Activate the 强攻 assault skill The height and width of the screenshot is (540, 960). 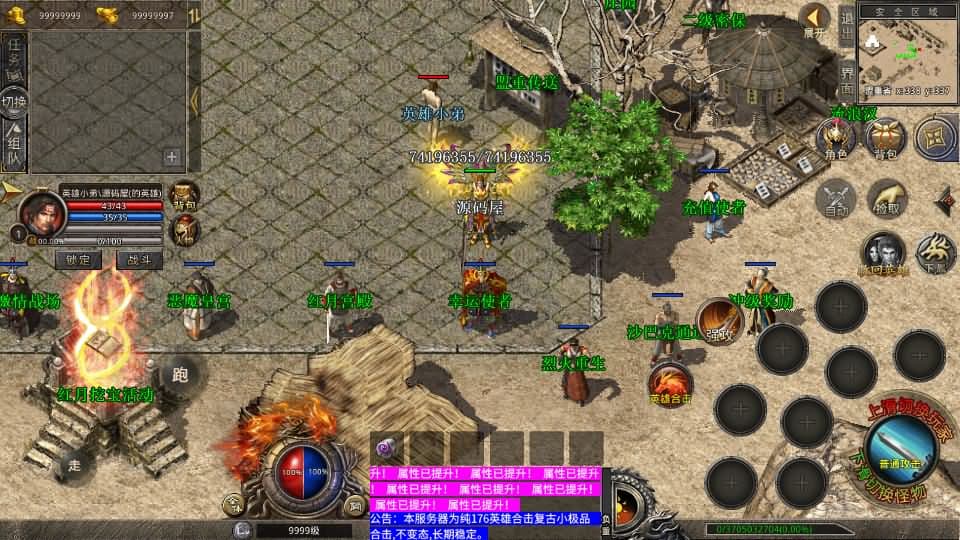pyautogui.click(x=719, y=320)
